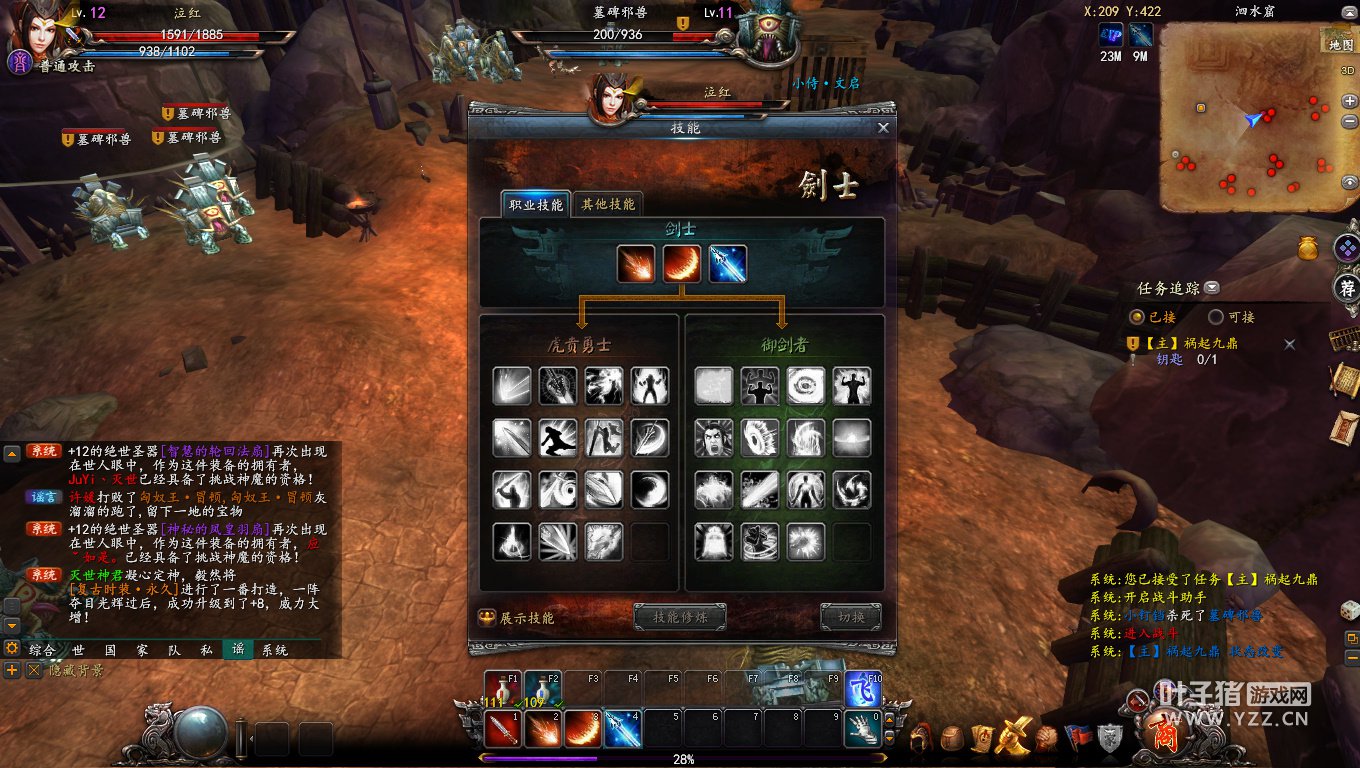Switch chat to the 系统 channel

274,650
